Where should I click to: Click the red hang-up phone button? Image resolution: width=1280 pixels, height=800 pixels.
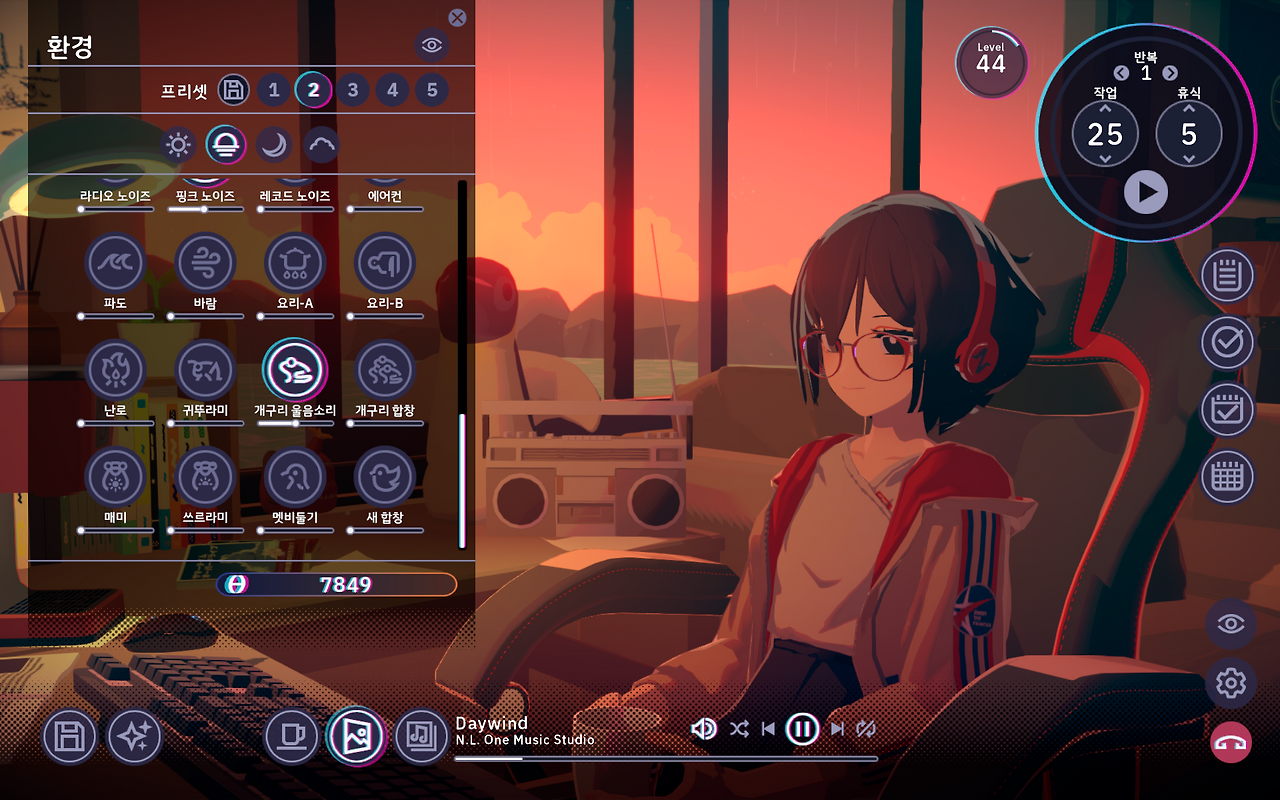[x=1230, y=743]
